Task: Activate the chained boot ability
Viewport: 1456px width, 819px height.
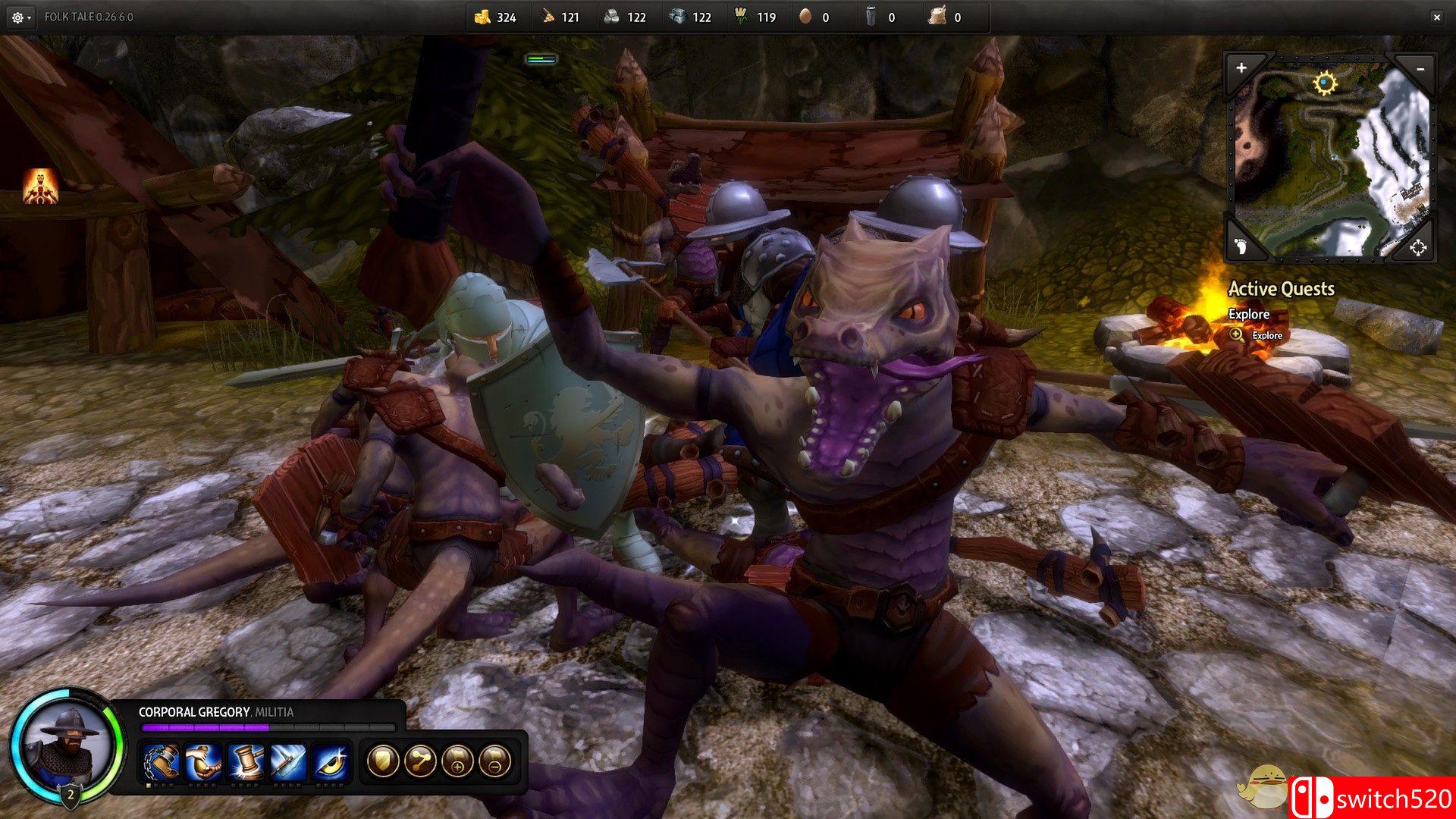Action: 162,761
